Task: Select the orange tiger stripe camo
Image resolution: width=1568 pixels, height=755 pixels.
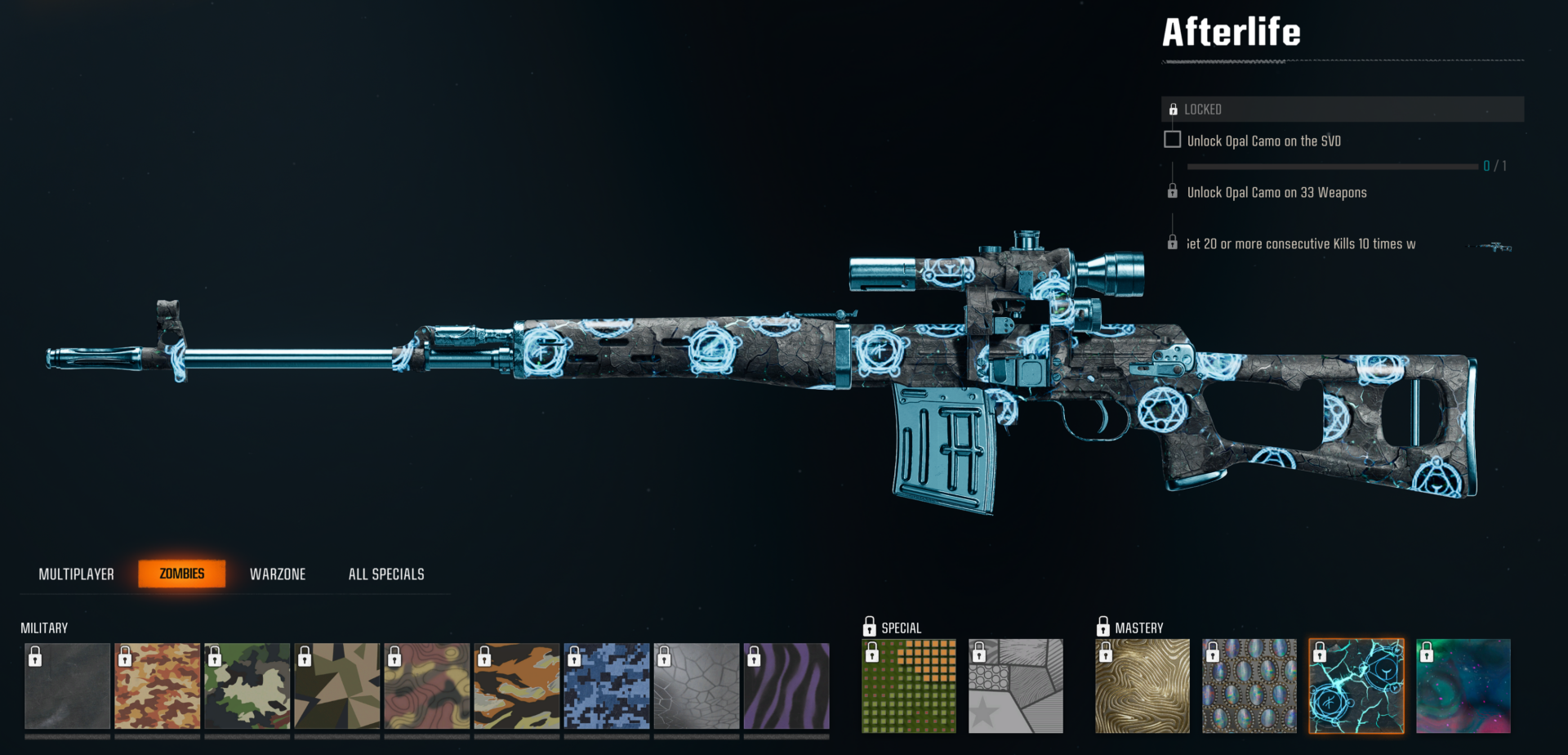Action: coord(516,686)
